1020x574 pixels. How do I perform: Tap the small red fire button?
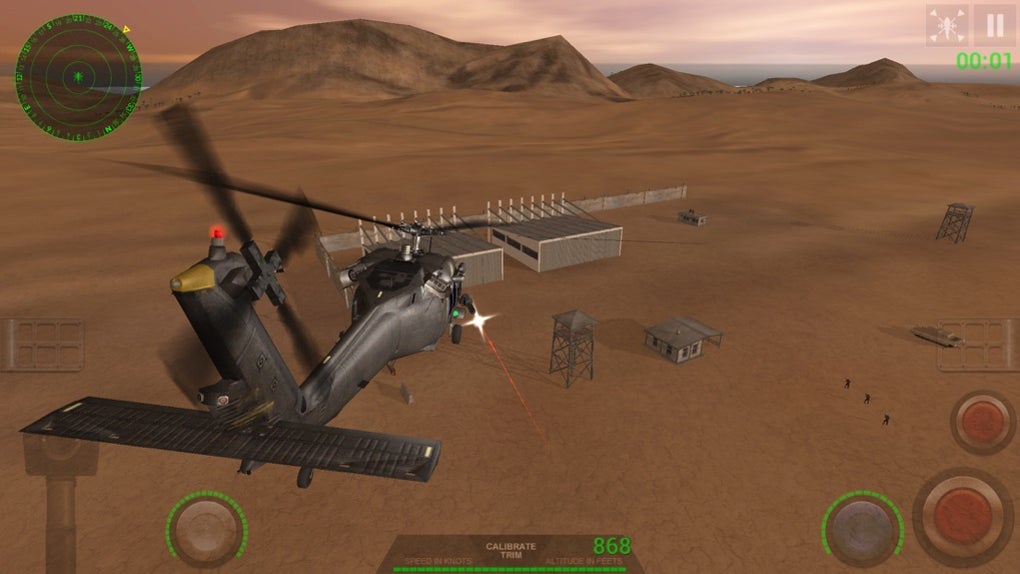coord(983,422)
